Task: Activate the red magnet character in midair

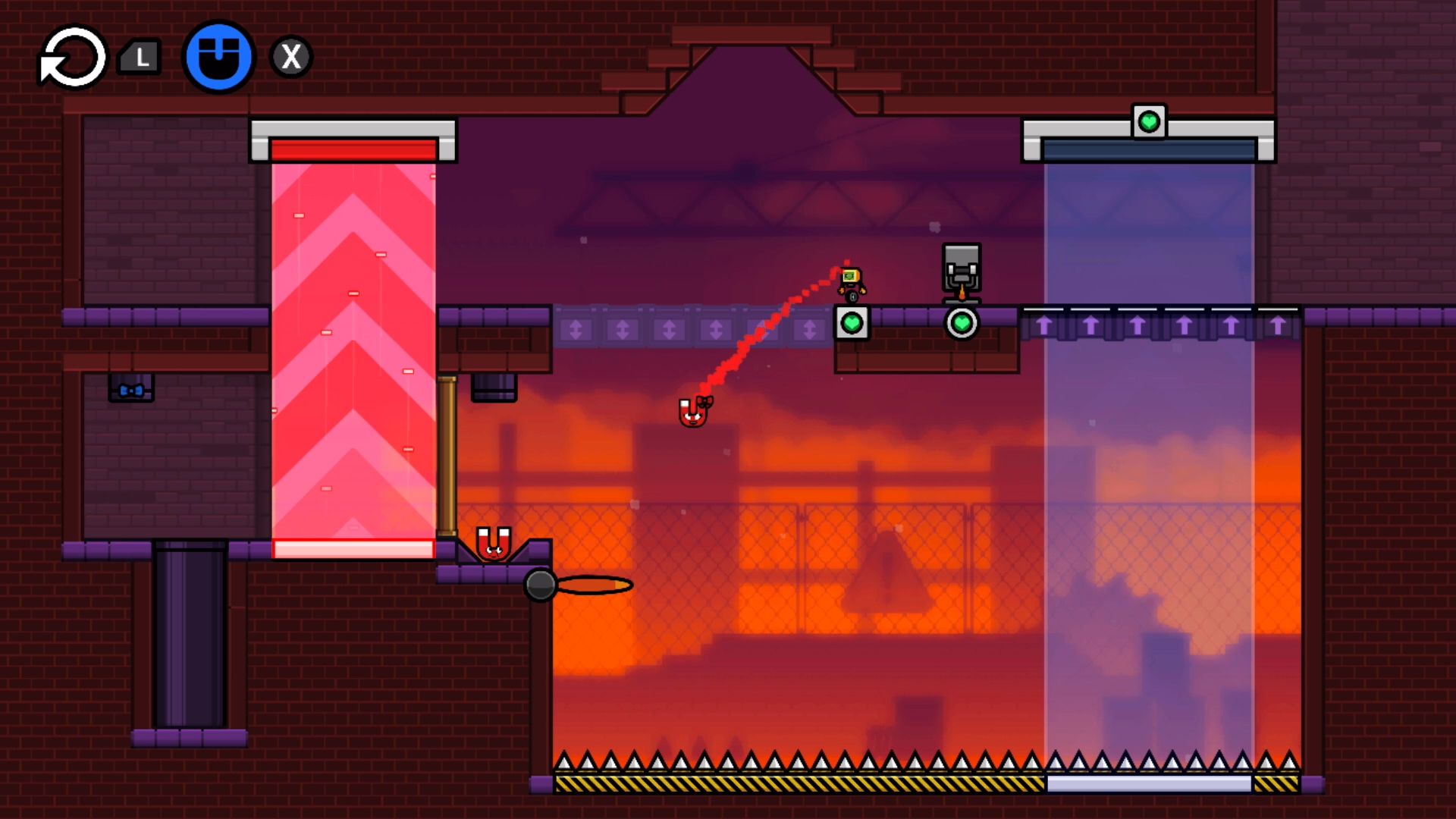Action: (x=693, y=413)
